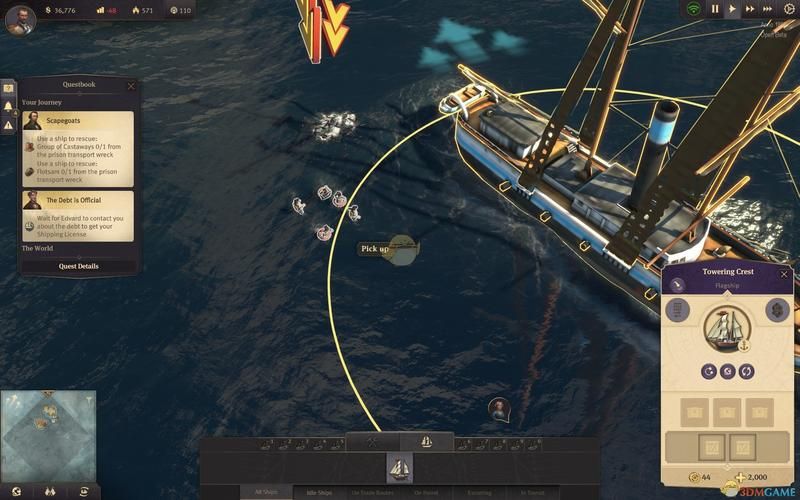Viewport: 800px width, 500px height.
Task: Open the minimap
Action: point(48,424)
